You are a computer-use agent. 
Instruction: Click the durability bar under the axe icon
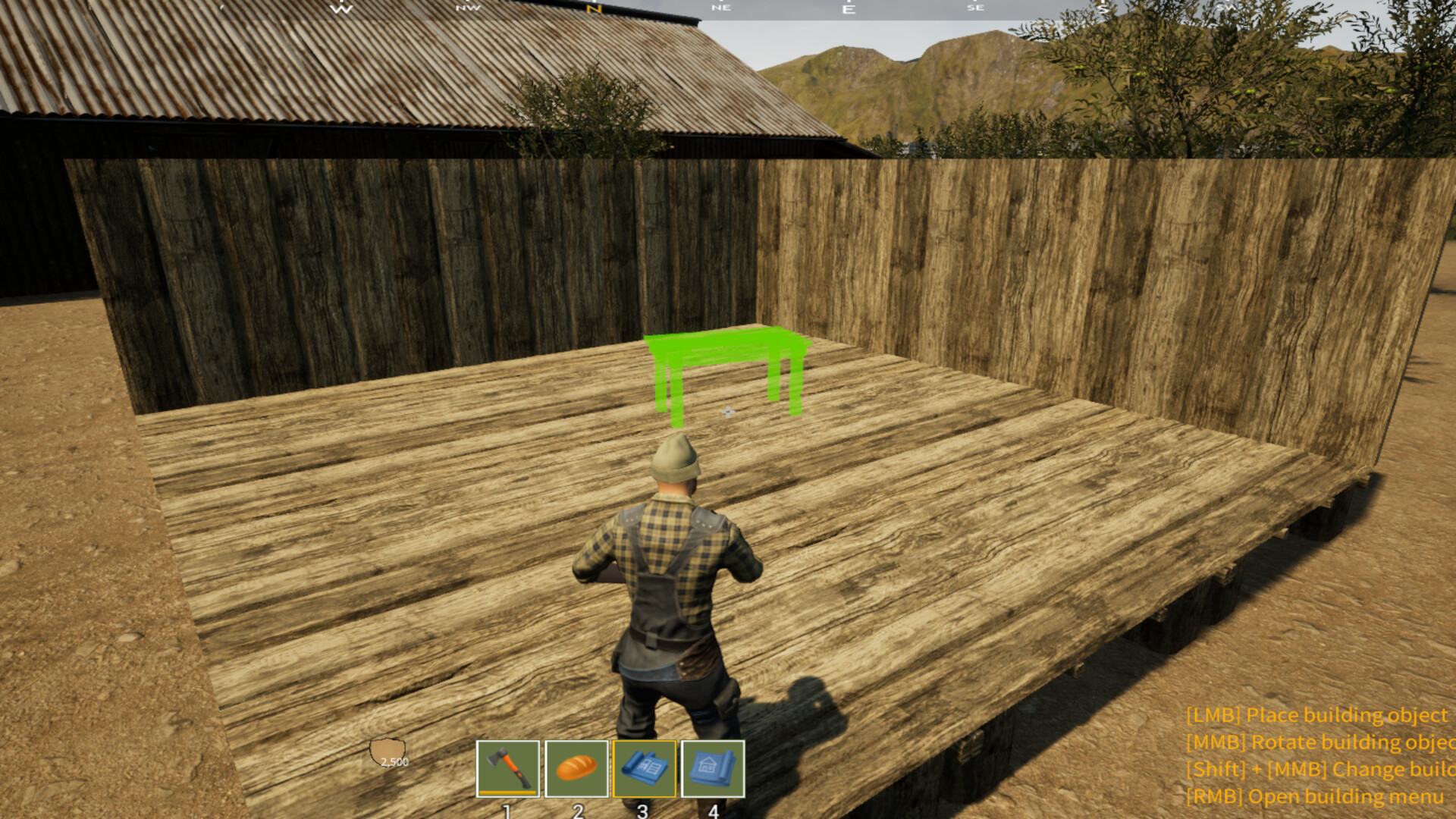(x=507, y=792)
